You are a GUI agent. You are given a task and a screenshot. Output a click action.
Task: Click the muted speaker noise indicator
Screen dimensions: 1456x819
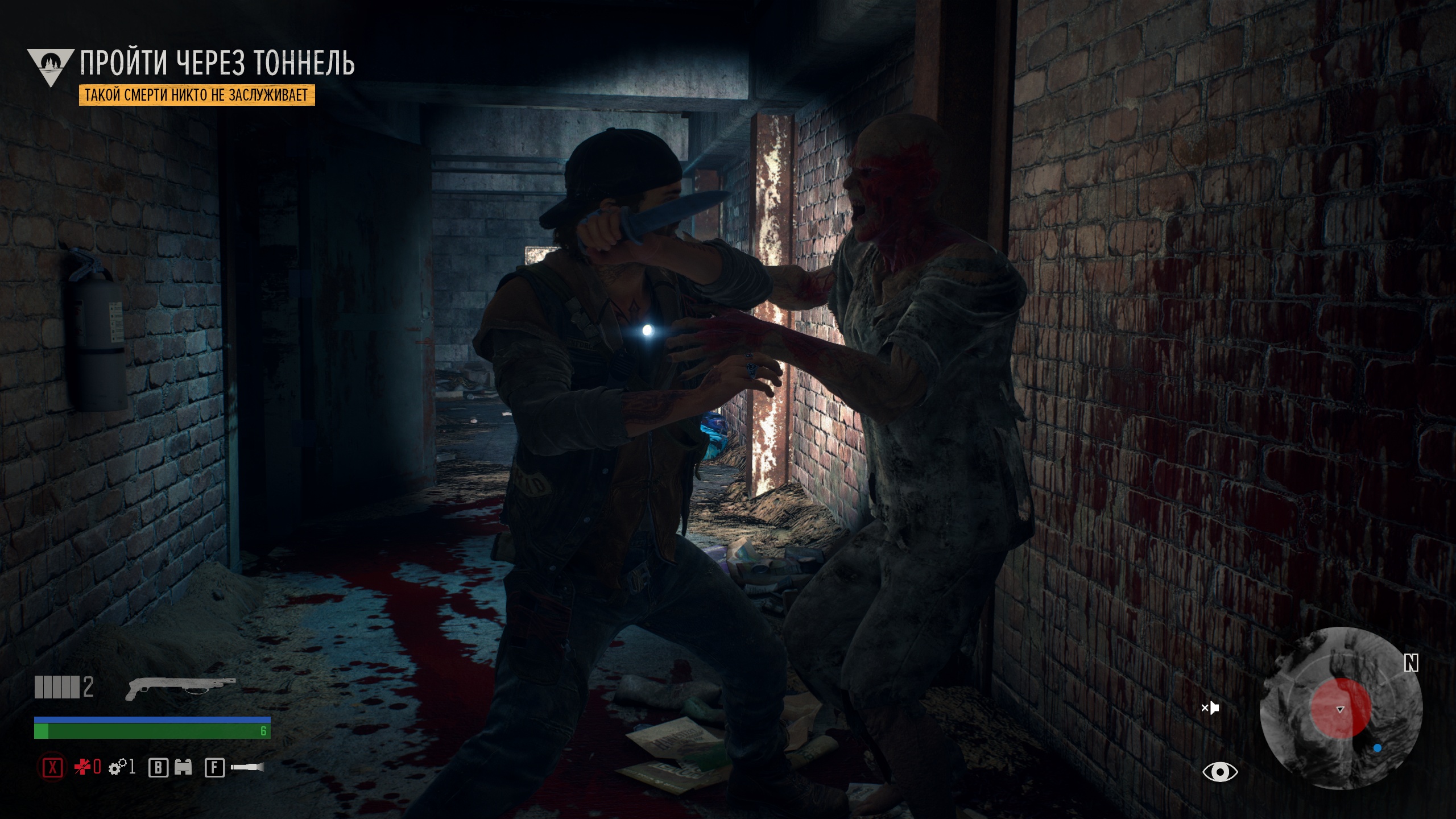pyautogui.click(x=1210, y=708)
